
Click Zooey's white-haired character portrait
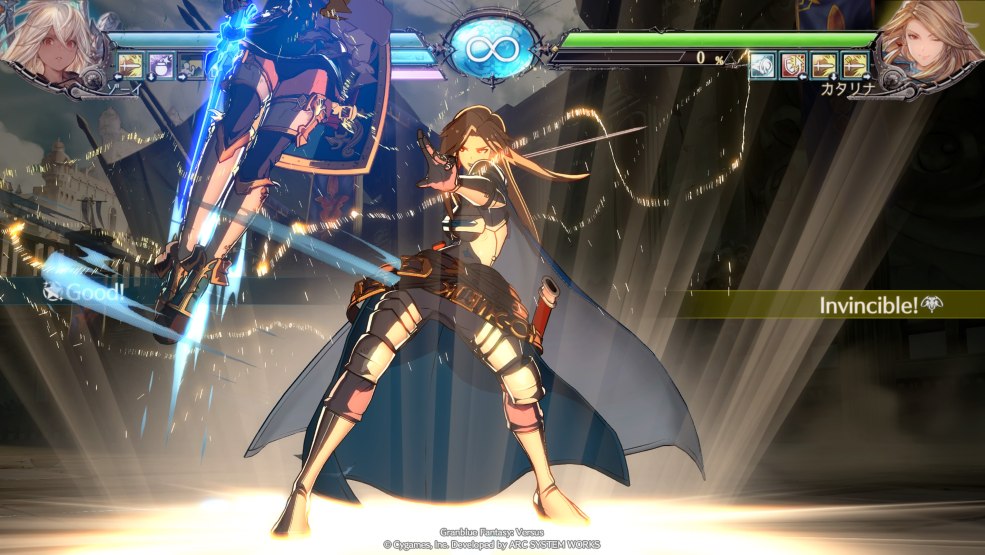coord(45,42)
